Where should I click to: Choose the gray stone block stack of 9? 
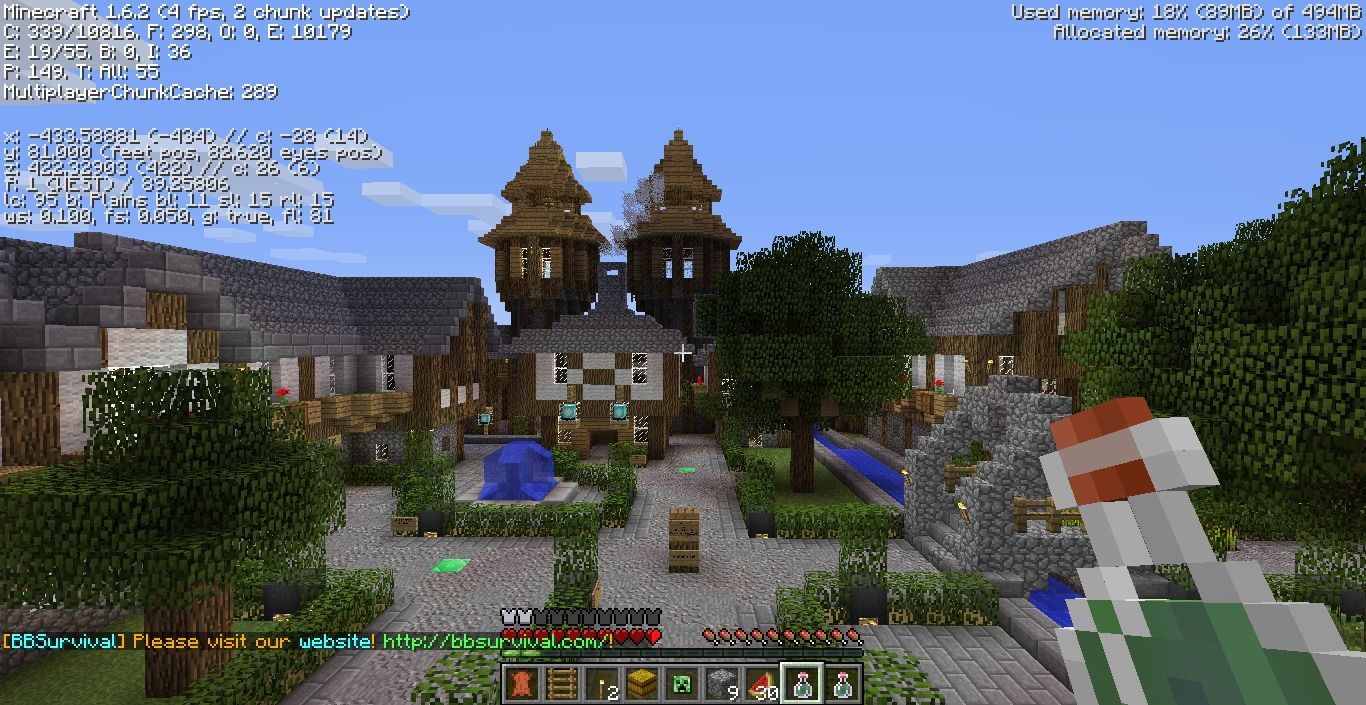click(x=722, y=684)
